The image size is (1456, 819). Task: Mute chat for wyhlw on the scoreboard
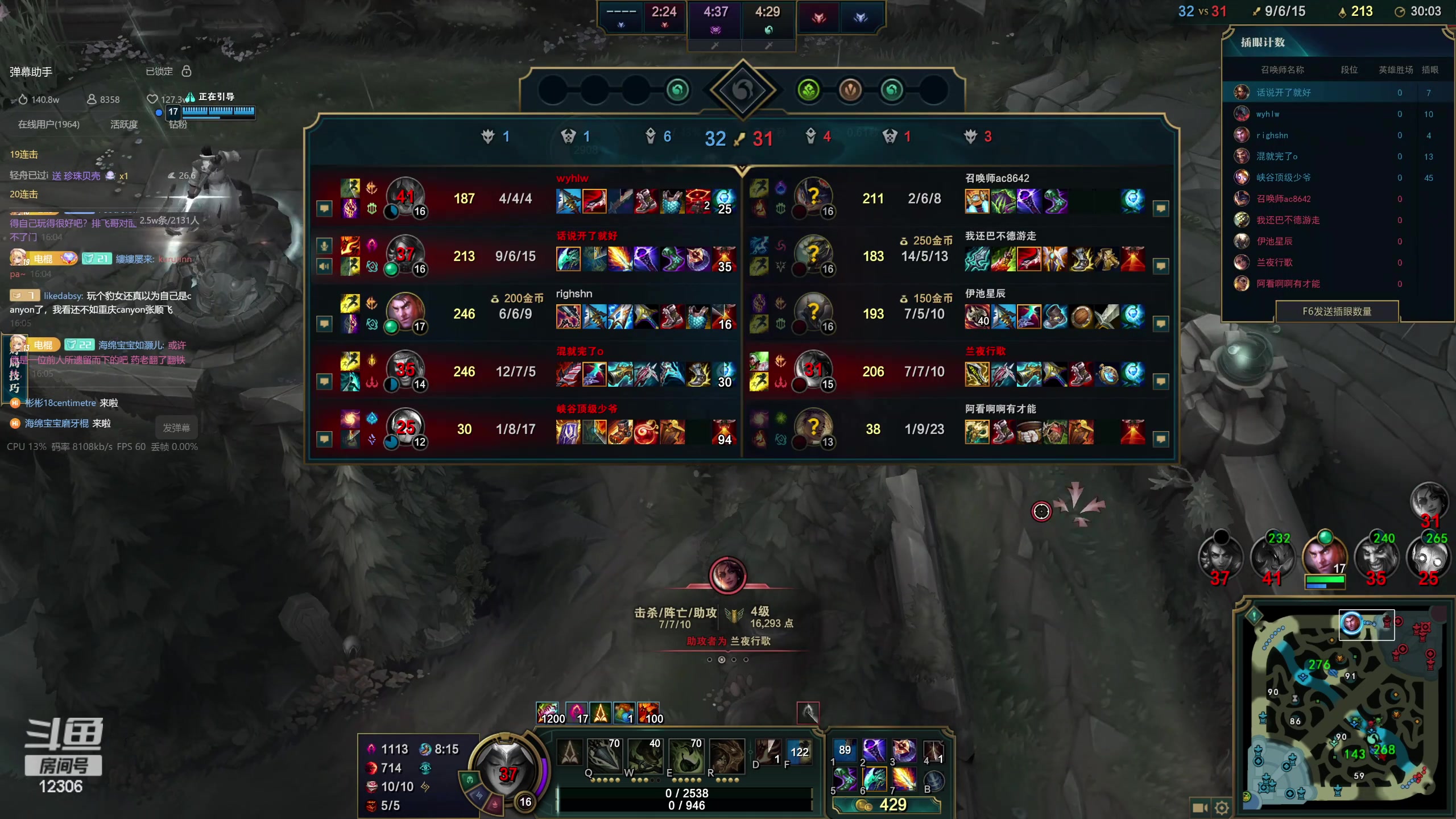(324, 209)
